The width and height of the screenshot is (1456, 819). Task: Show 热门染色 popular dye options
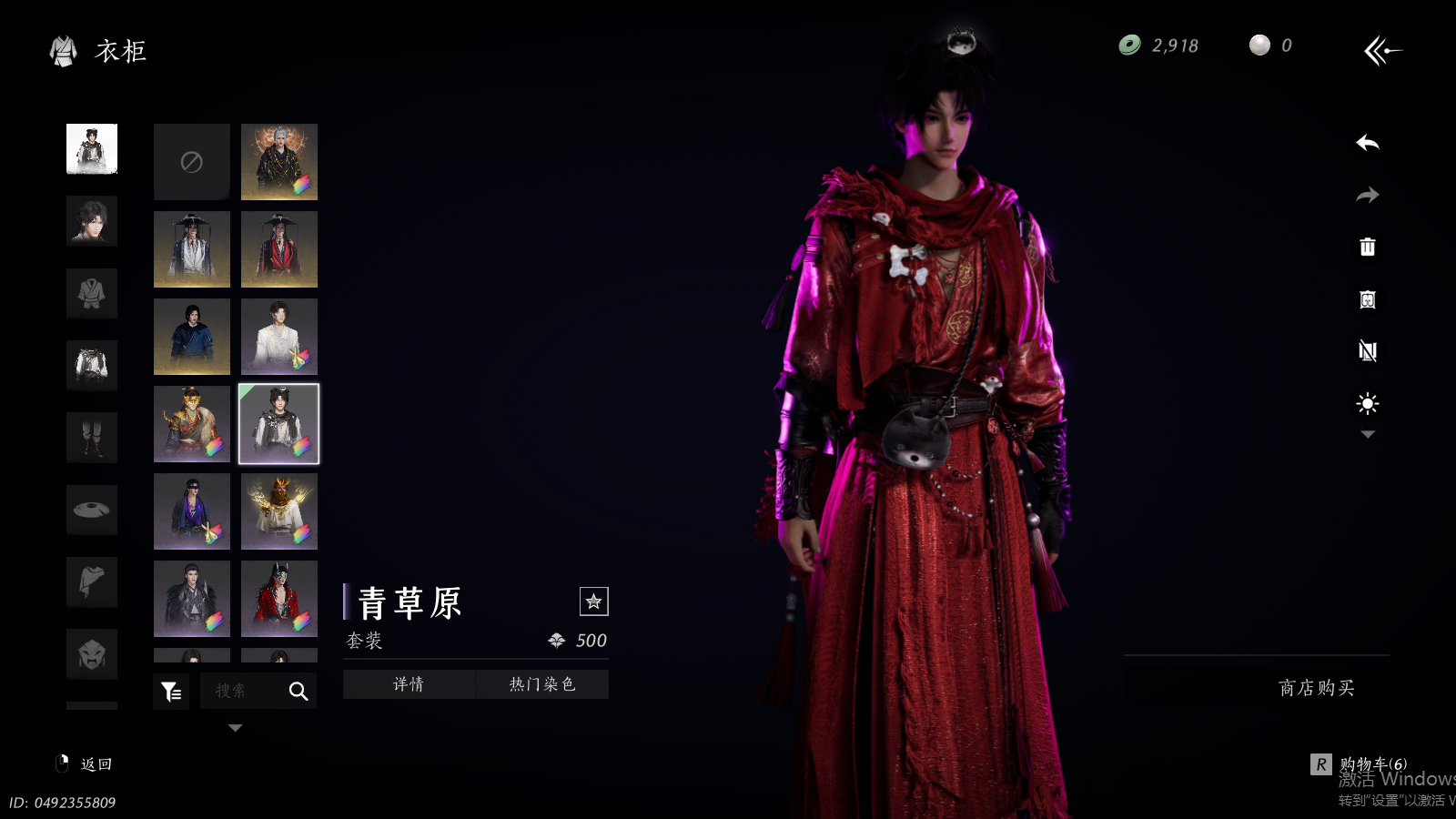point(542,684)
